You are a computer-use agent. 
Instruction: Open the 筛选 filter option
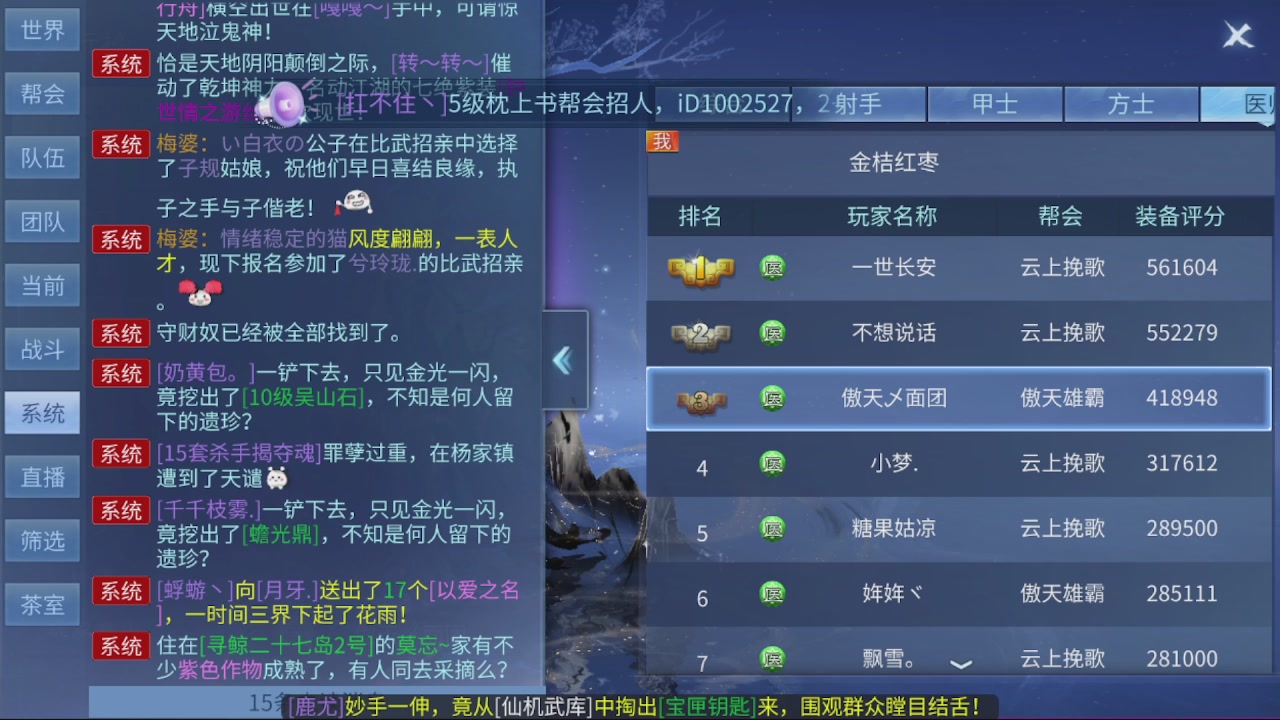tap(42, 540)
